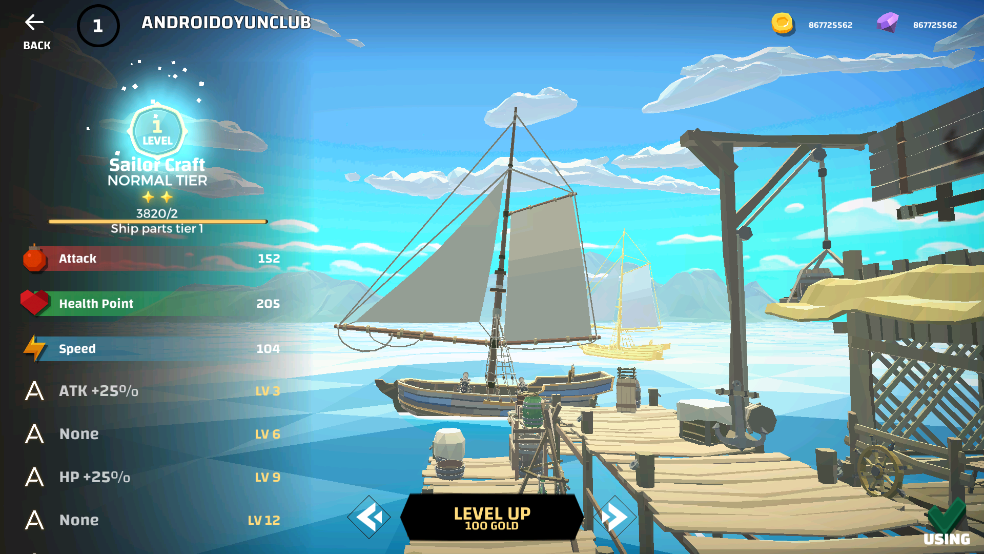The height and width of the screenshot is (554, 984).
Task: Level up the ship for 100 gold
Action: pos(492,518)
